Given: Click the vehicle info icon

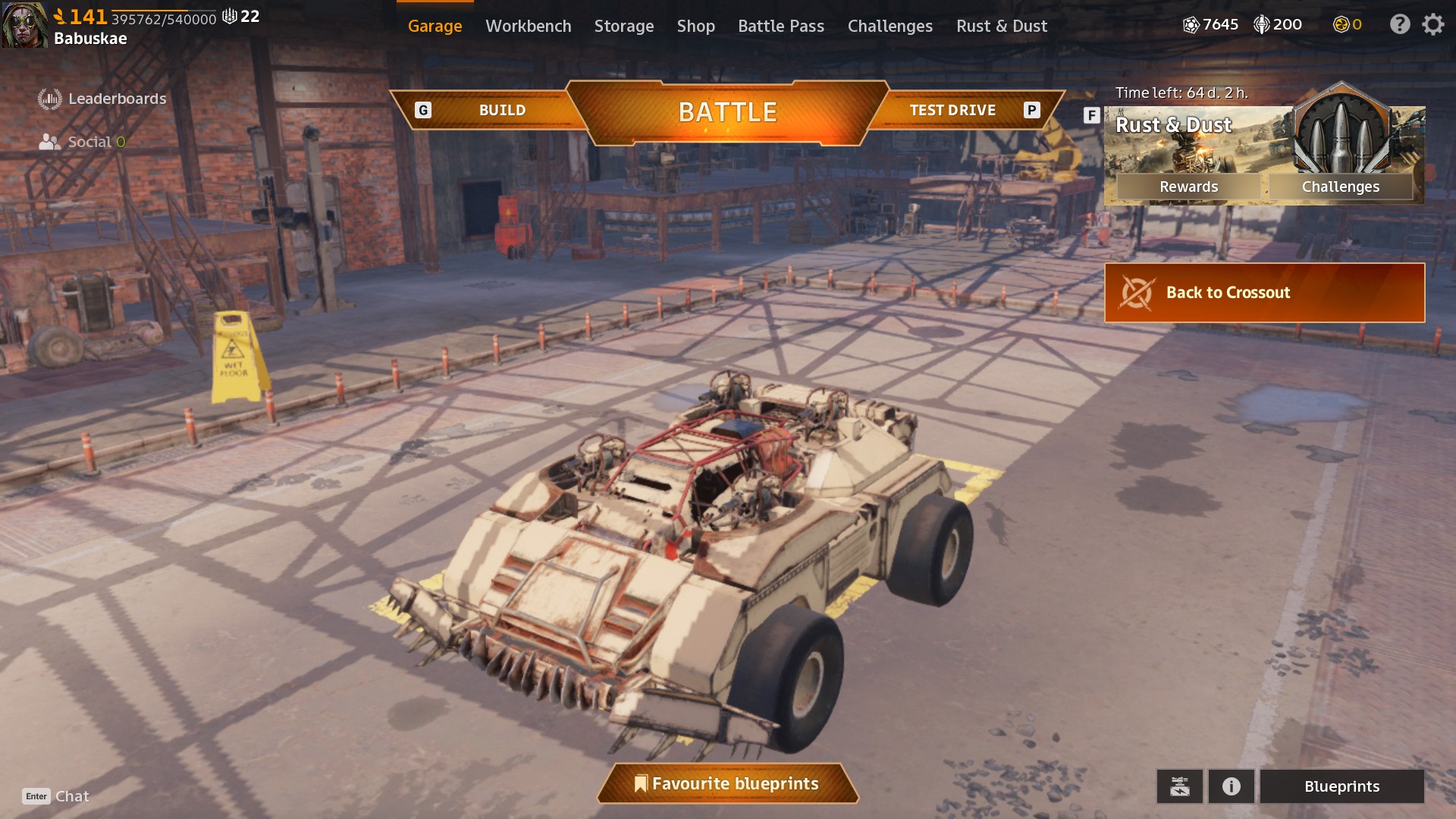Looking at the screenshot, I should click(x=1231, y=786).
